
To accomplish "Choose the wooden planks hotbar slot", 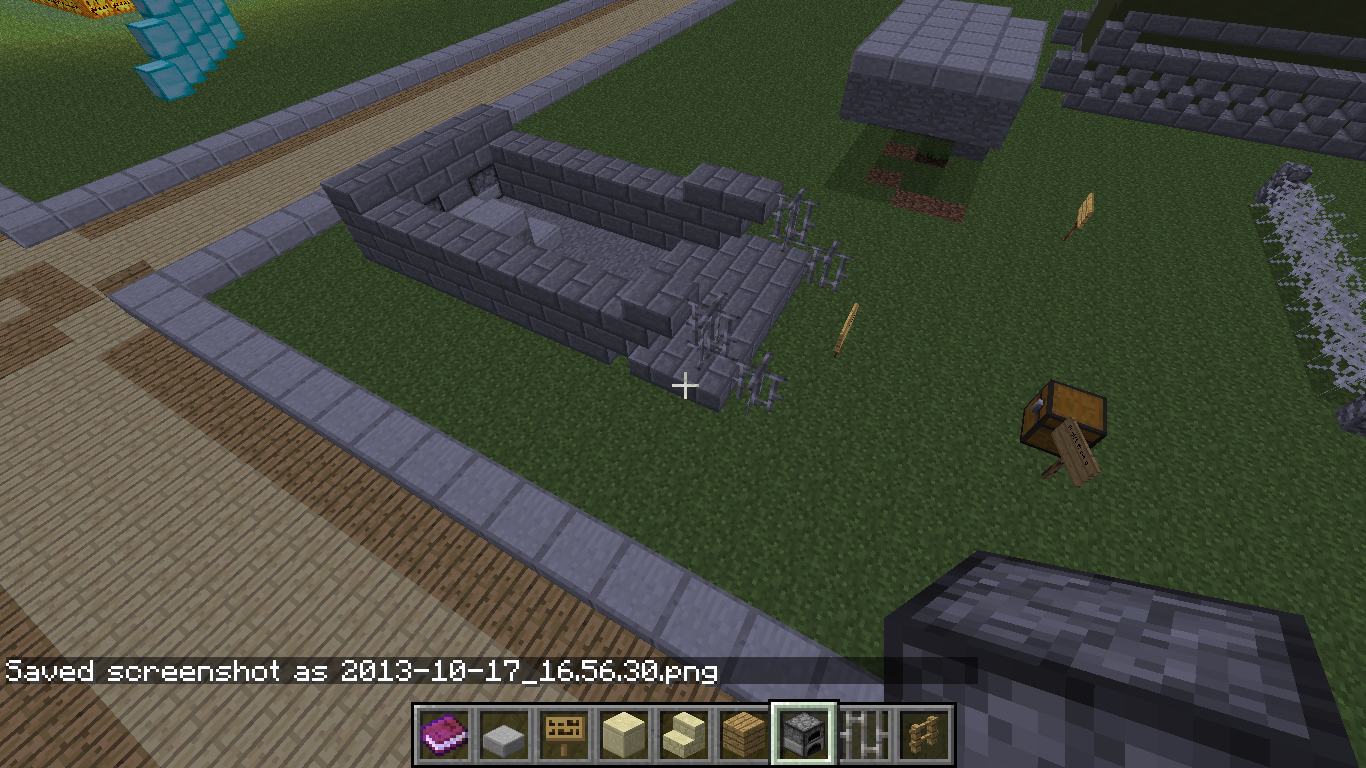I will tap(743, 735).
